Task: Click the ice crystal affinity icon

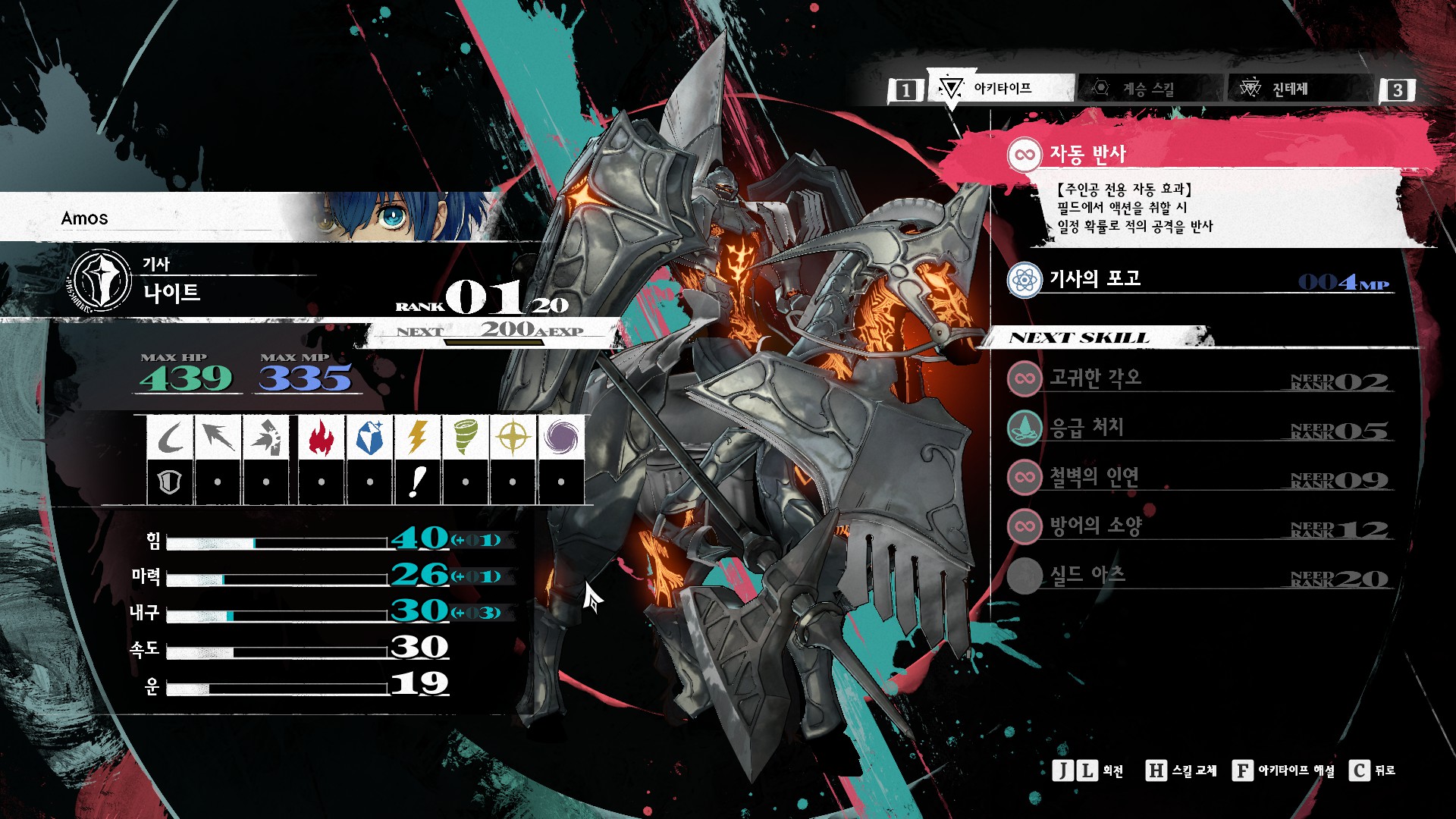Action: coord(369,438)
